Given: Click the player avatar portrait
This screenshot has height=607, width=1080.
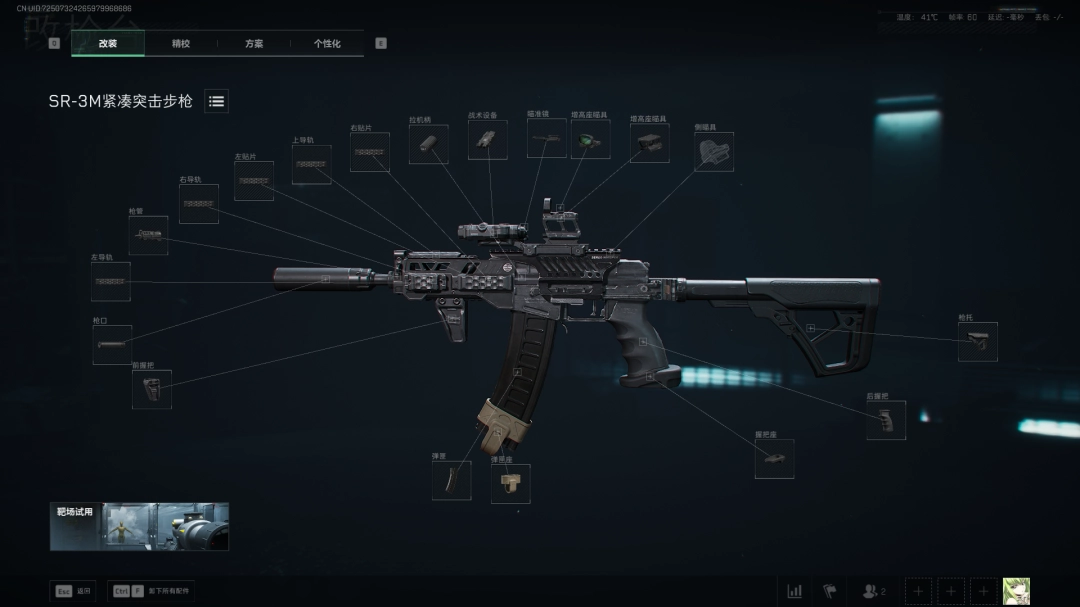Looking at the screenshot, I should point(1016,591).
